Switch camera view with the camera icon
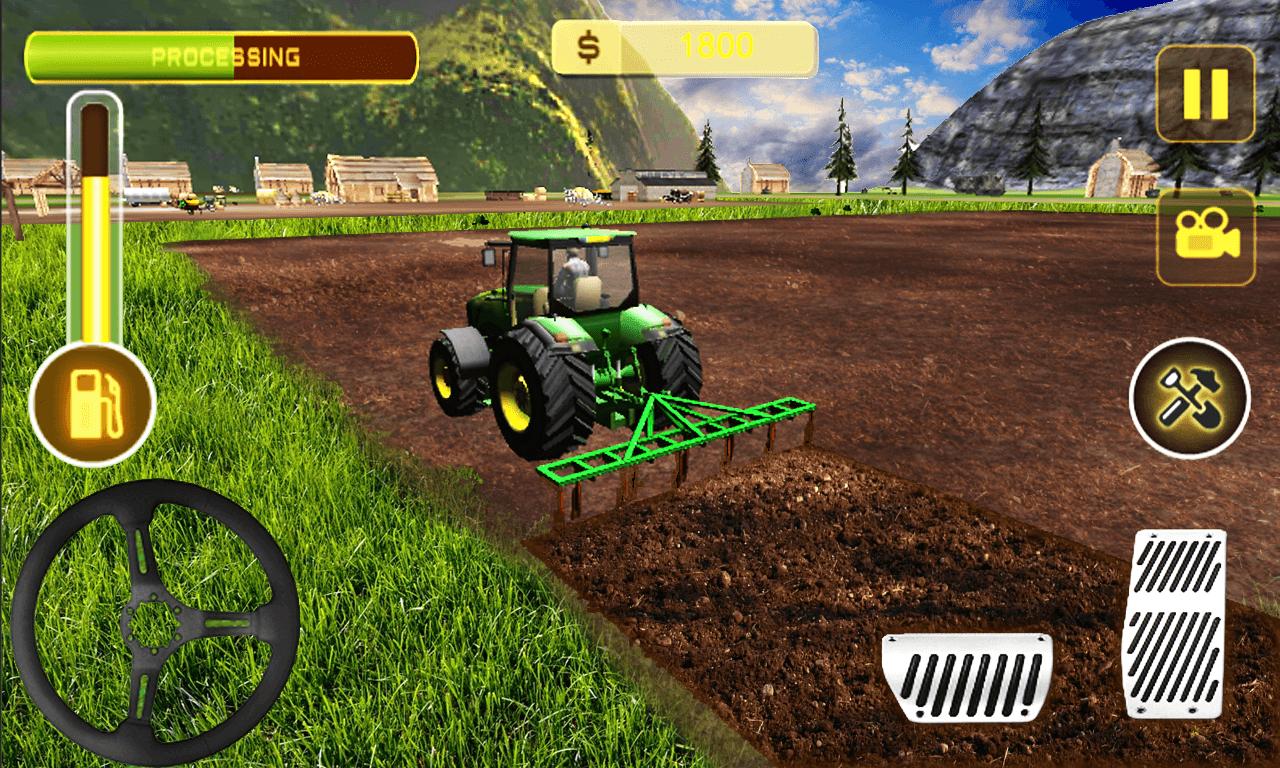1280x768 pixels. (1205, 237)
